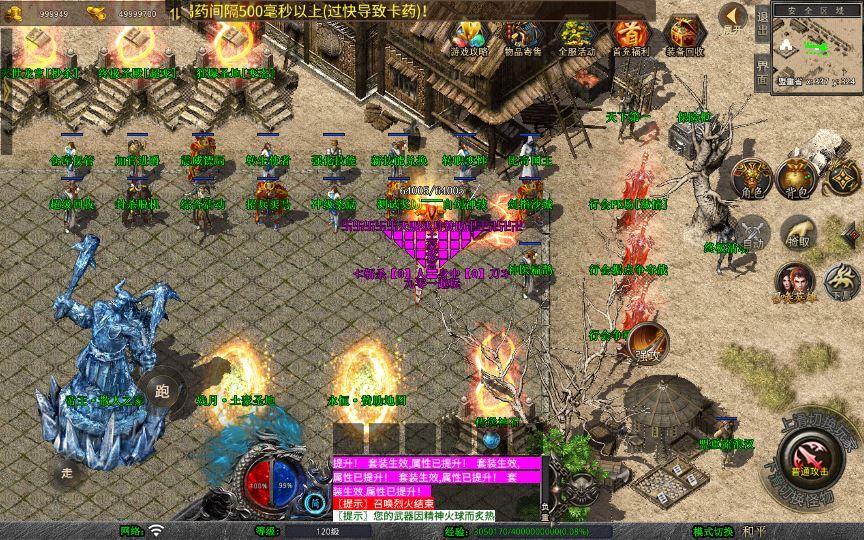Switch to 走 walk movement mode
864x540 pixels.
68,471
